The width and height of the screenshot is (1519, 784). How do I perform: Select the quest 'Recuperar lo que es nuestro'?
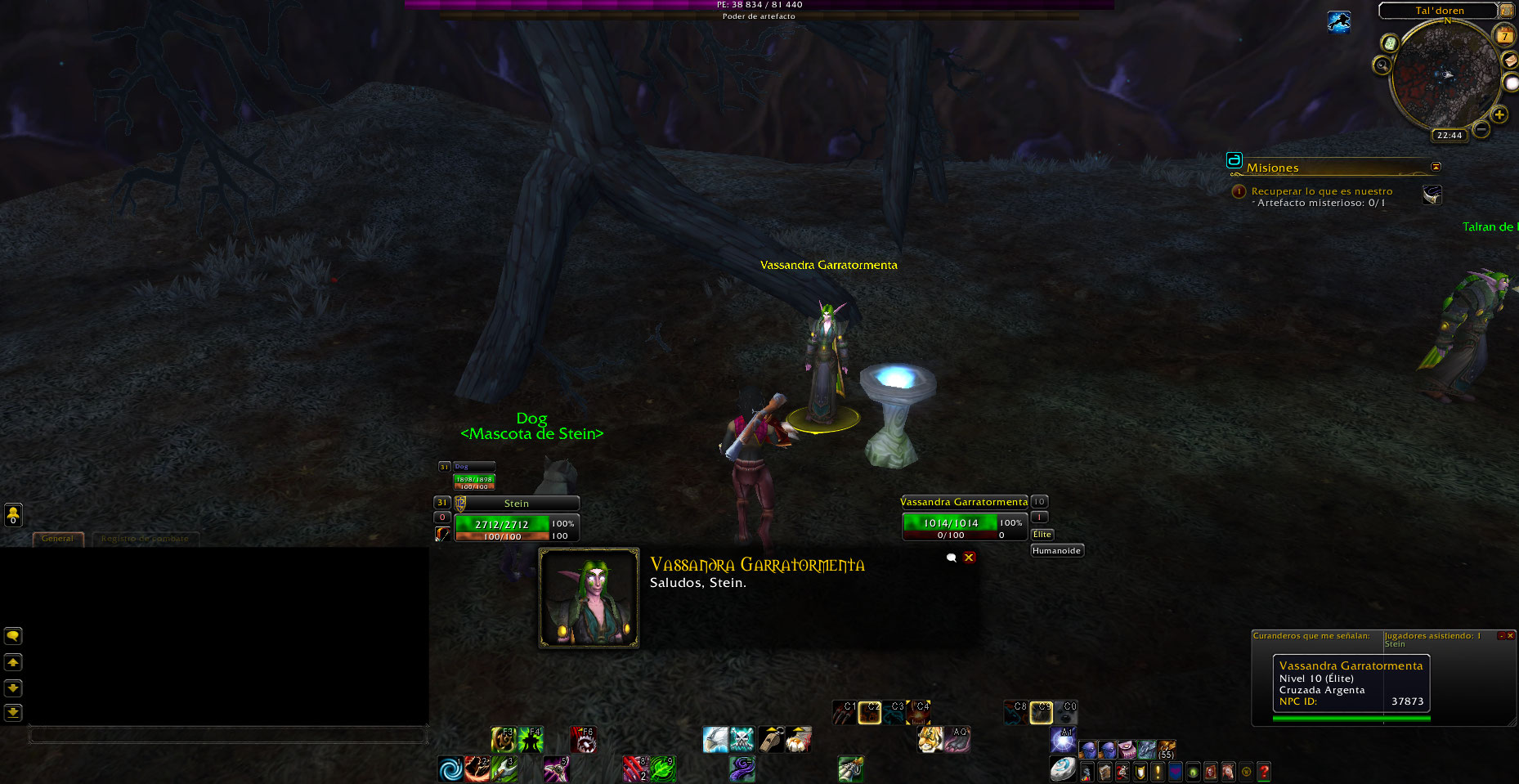pos(1321,191)
